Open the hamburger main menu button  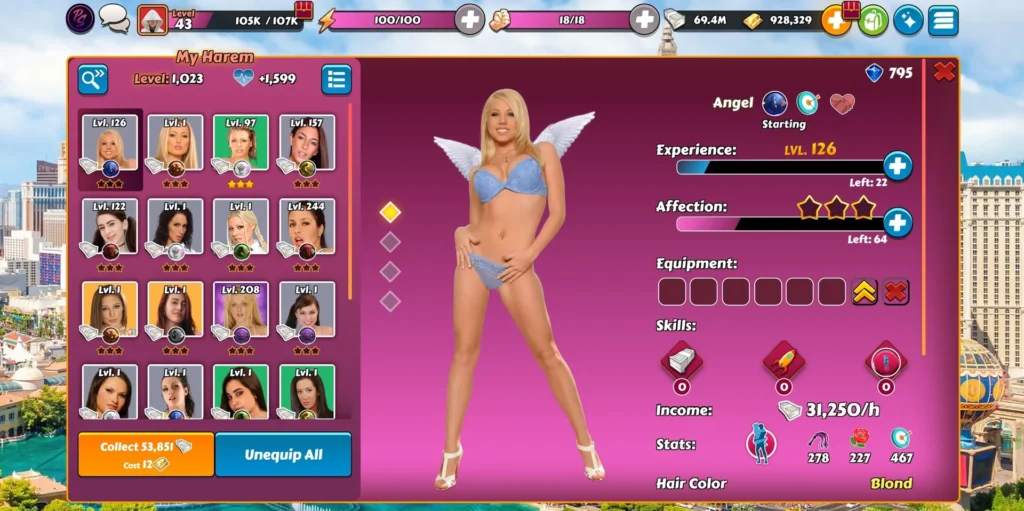click(x=943, y=20)
